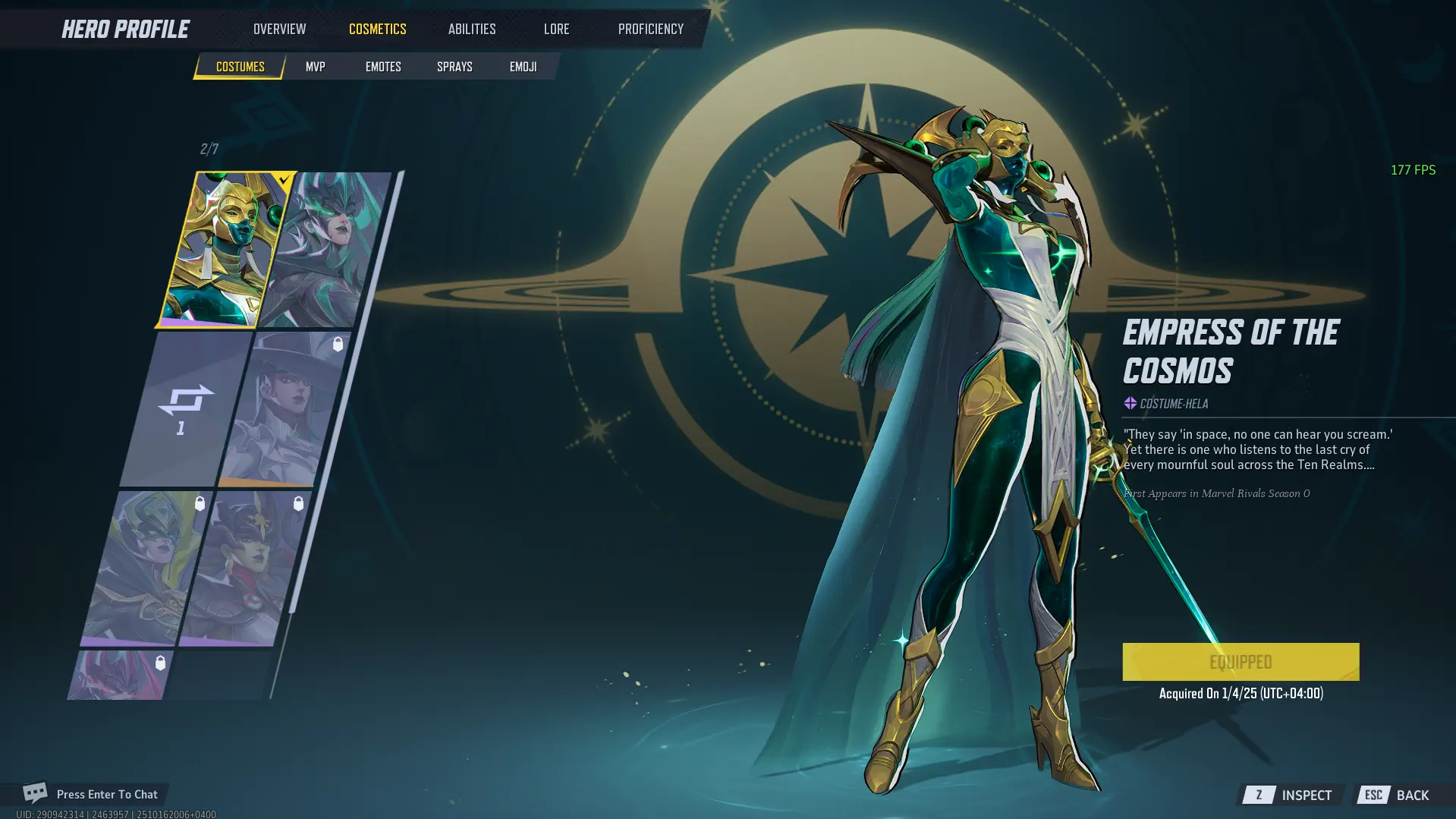Switch to the Overview tab
Screen dimensions: 1456x819
(x=279, y=29)
